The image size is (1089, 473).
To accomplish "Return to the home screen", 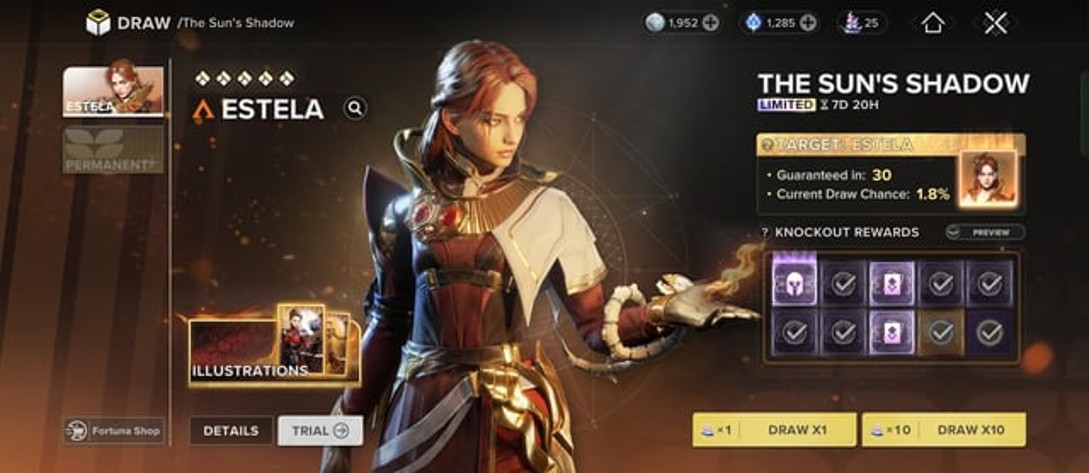I will tap(932, 23).
